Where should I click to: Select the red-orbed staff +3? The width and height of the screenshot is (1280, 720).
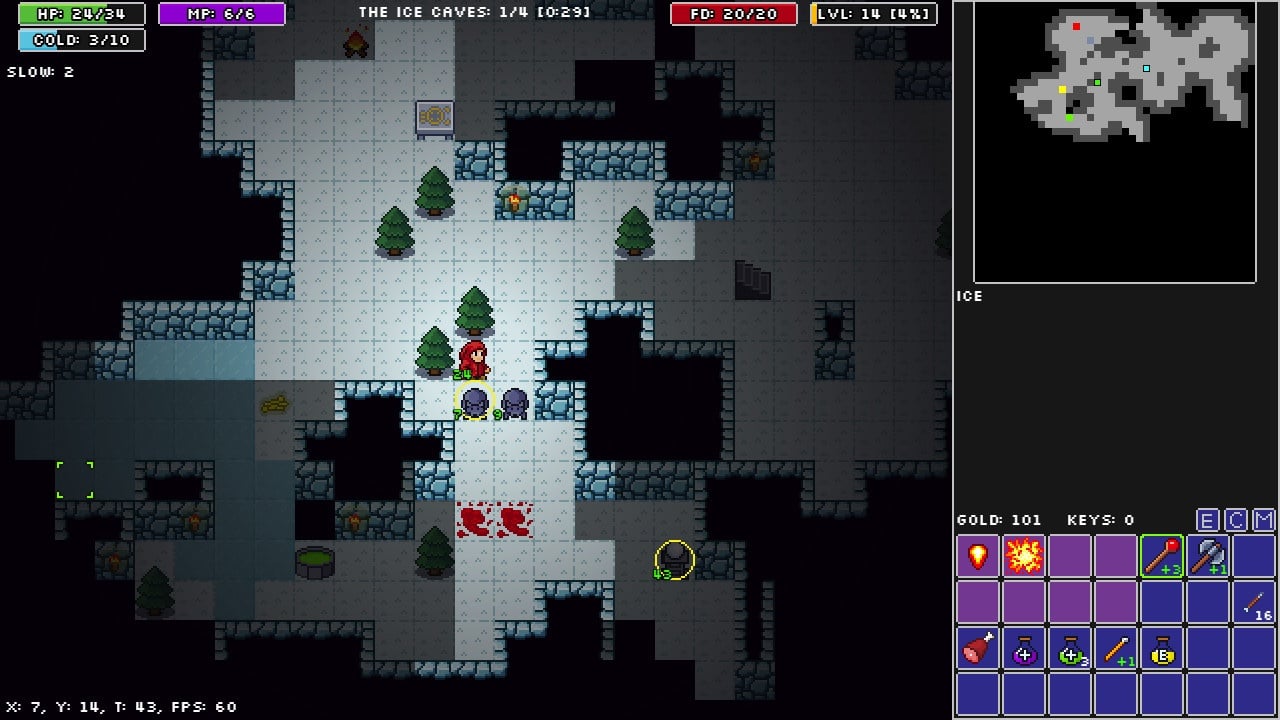pos(1162,556)
